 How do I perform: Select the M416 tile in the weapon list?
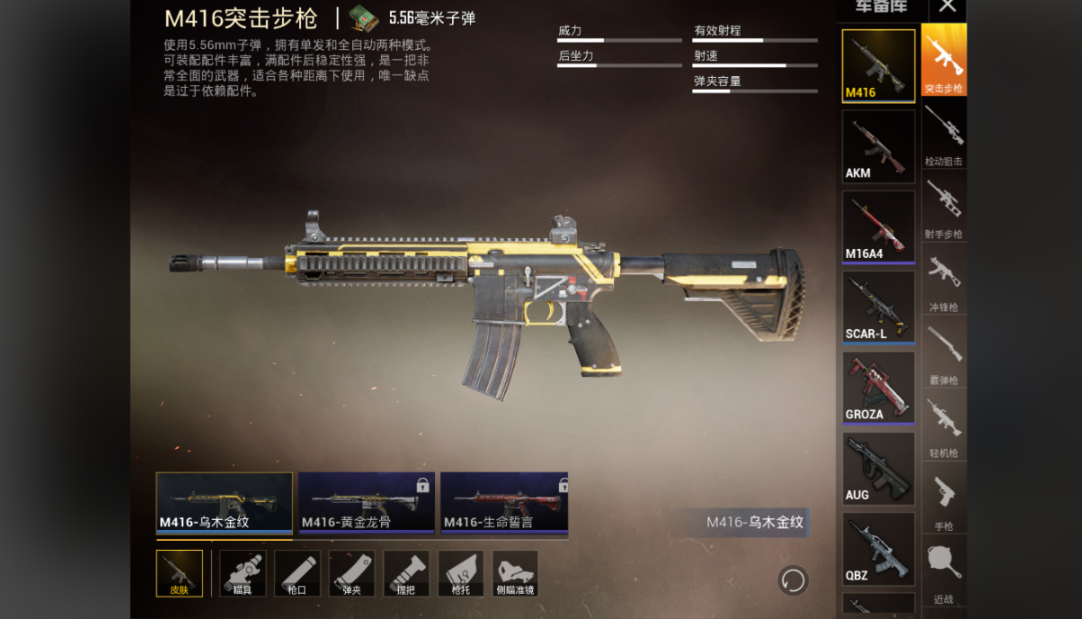[878, 66]
